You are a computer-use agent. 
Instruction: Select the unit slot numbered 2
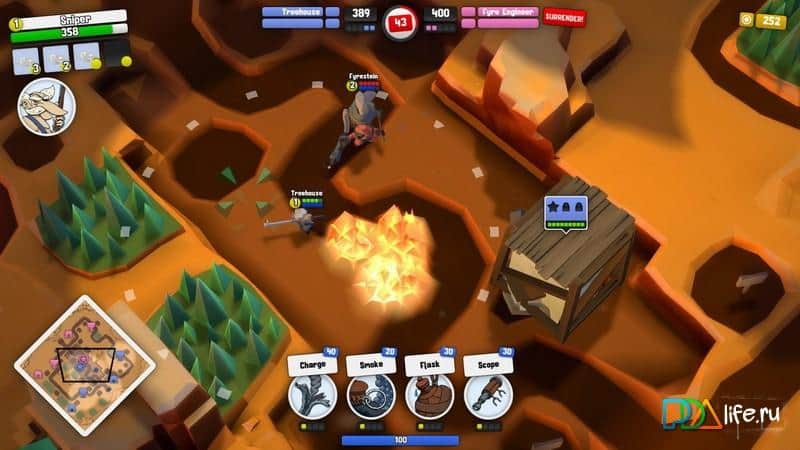click(57, 56)
